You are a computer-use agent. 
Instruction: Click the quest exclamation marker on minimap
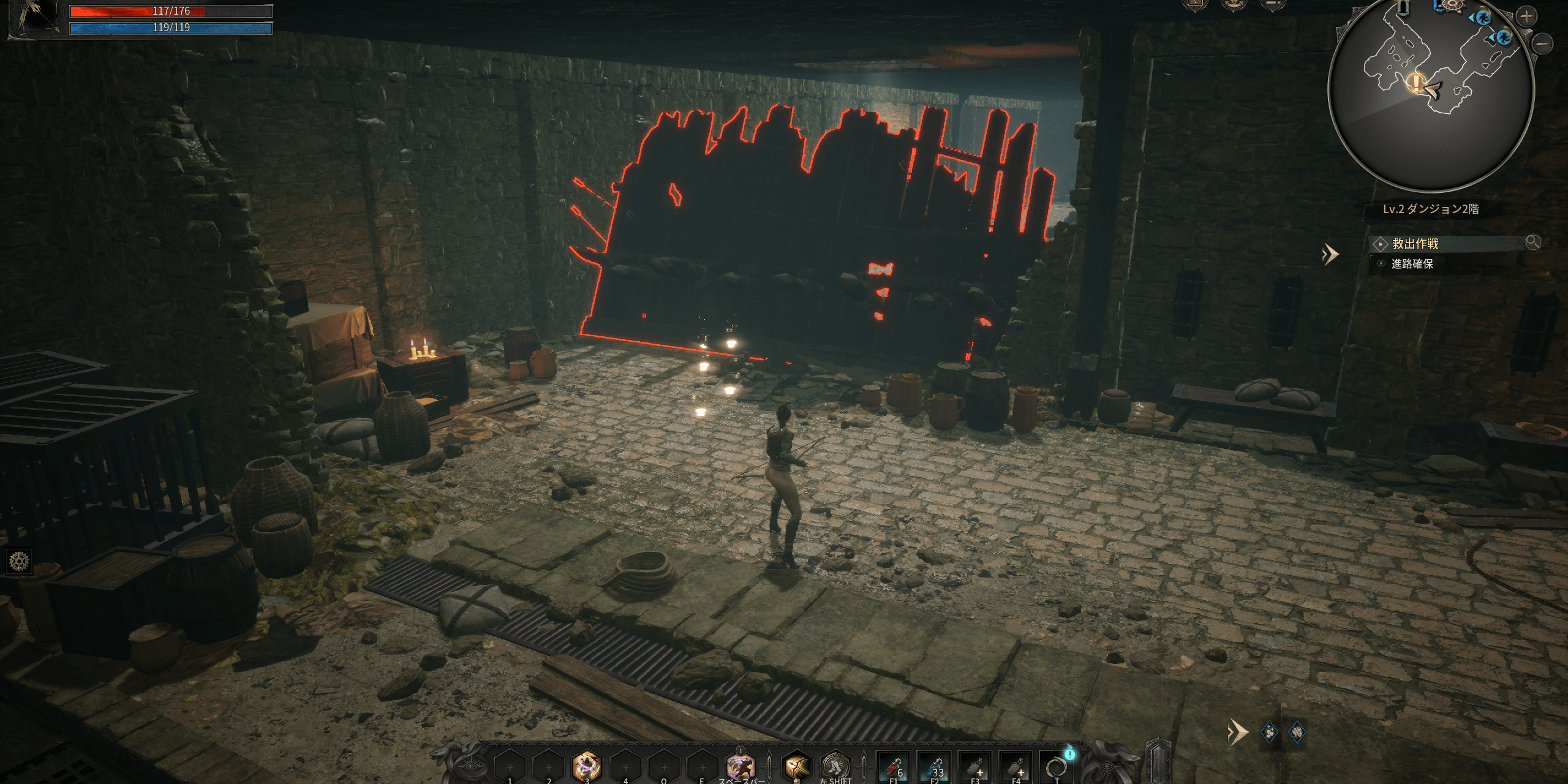click(x=1415, y=83)
